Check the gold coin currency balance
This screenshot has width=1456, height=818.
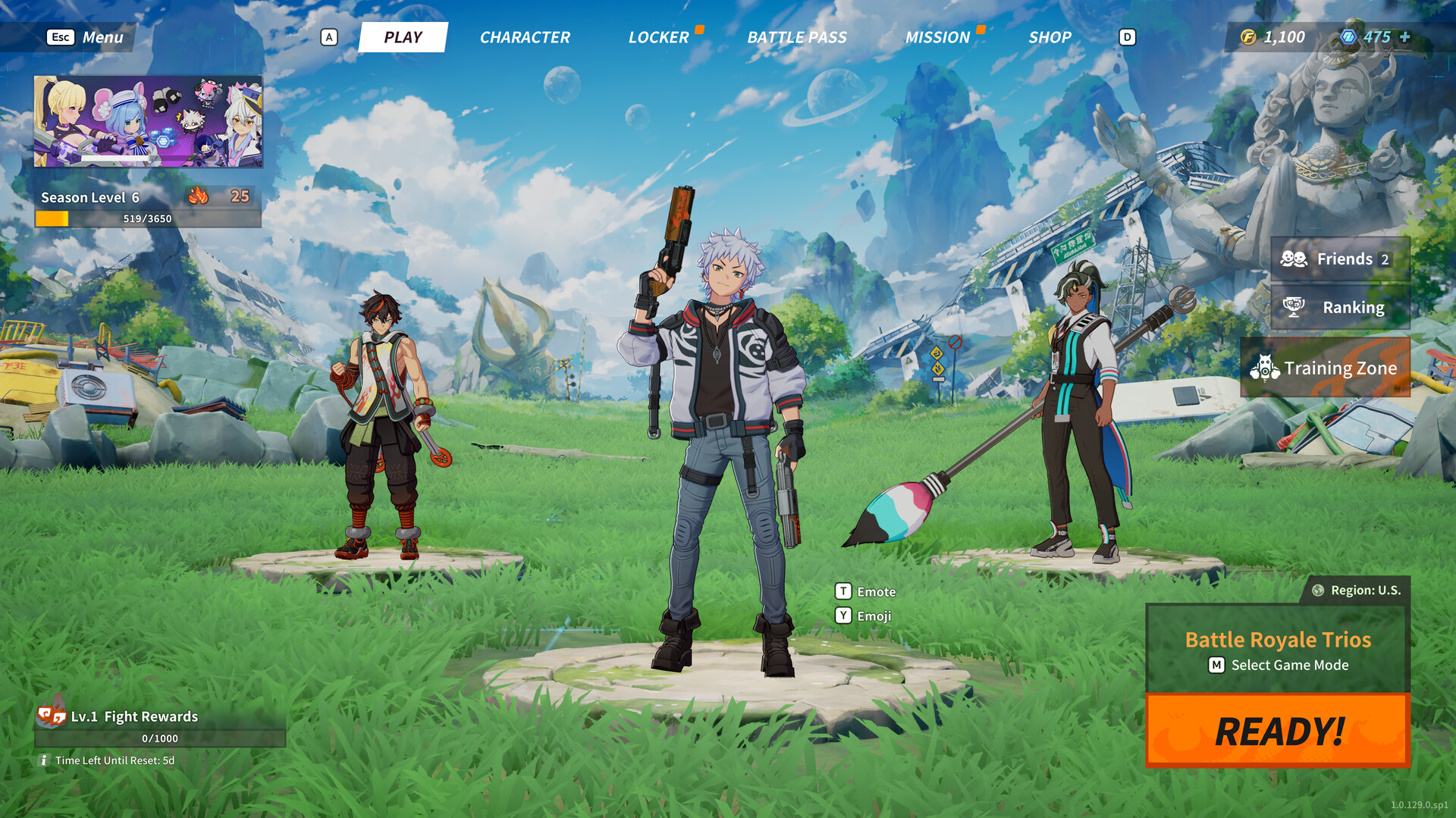click(x=1273, y=37)
